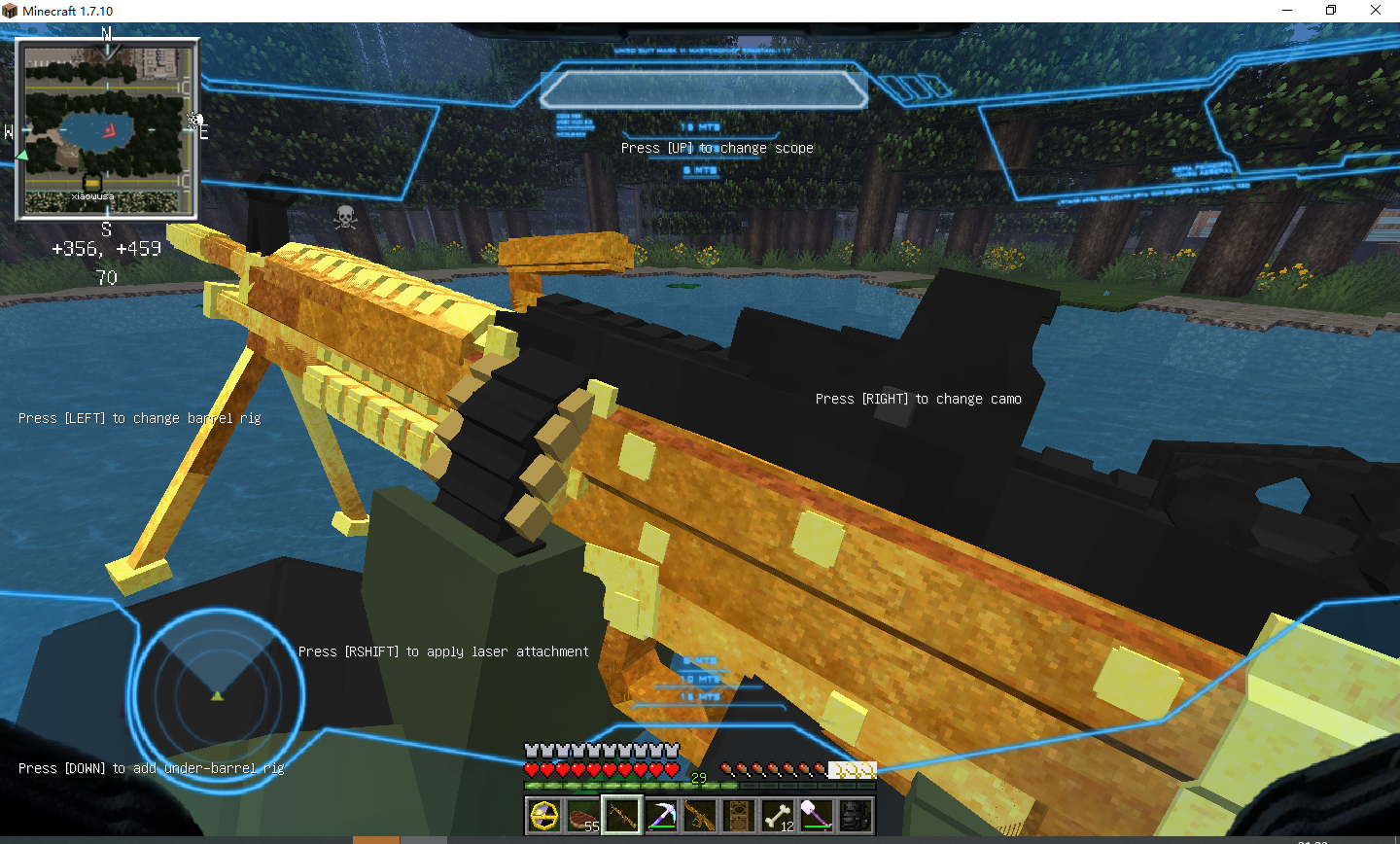The width and height of the screenshot is (1400, 844).
Task: Select the gold camo machine gun slot
Action: tap(622, 816)
